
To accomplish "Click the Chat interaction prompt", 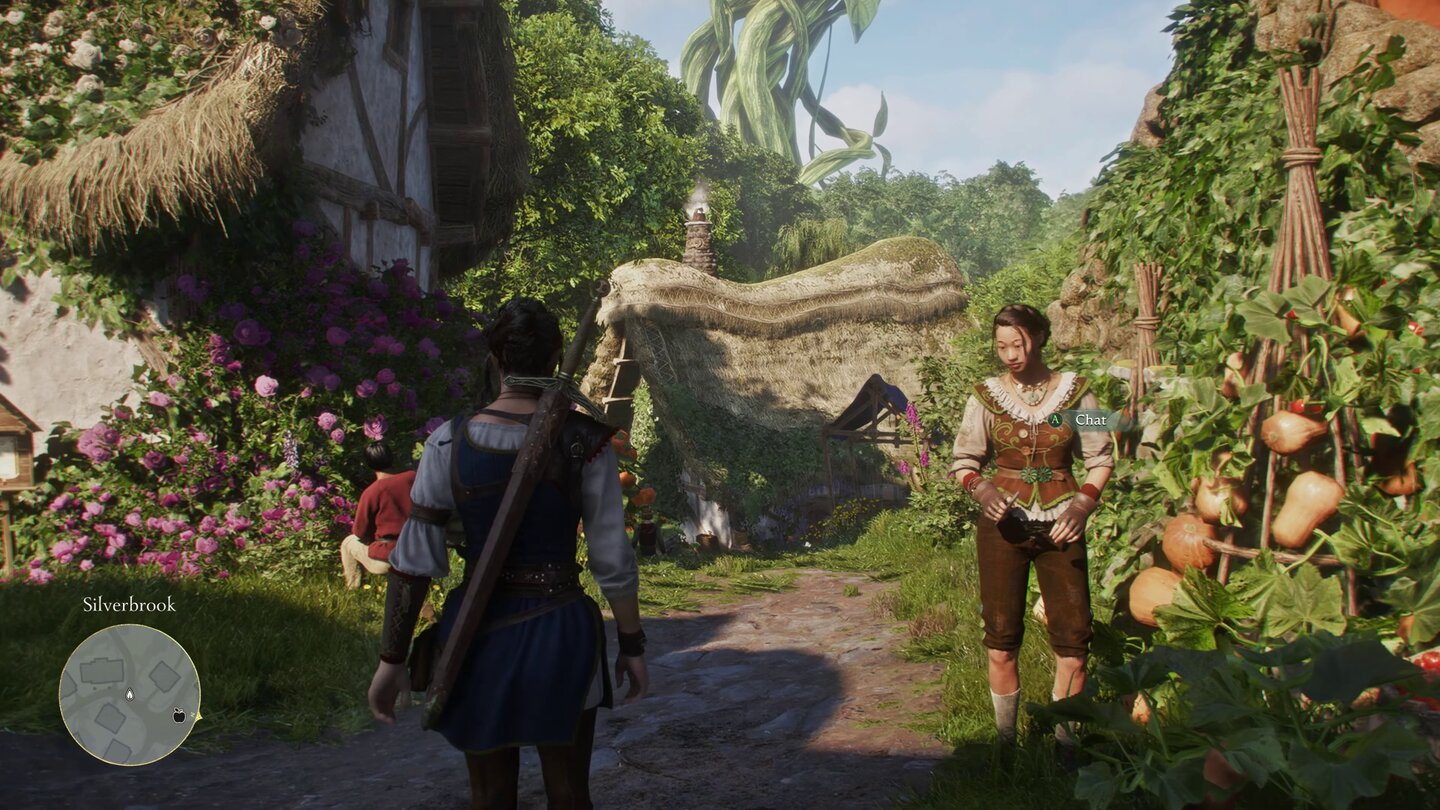I will coord(1090,421).
